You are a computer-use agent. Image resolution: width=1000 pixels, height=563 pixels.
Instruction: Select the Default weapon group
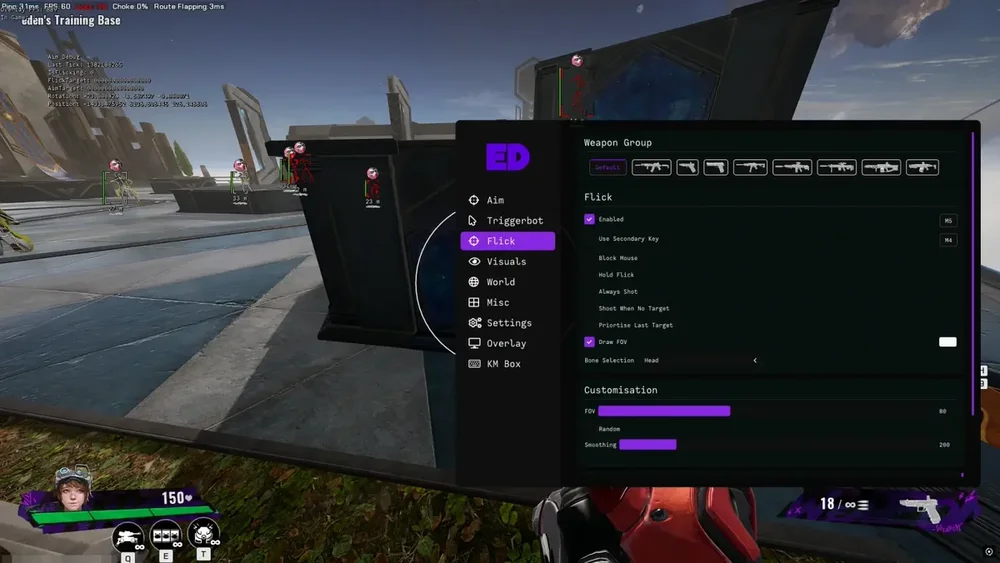[607, 168]
